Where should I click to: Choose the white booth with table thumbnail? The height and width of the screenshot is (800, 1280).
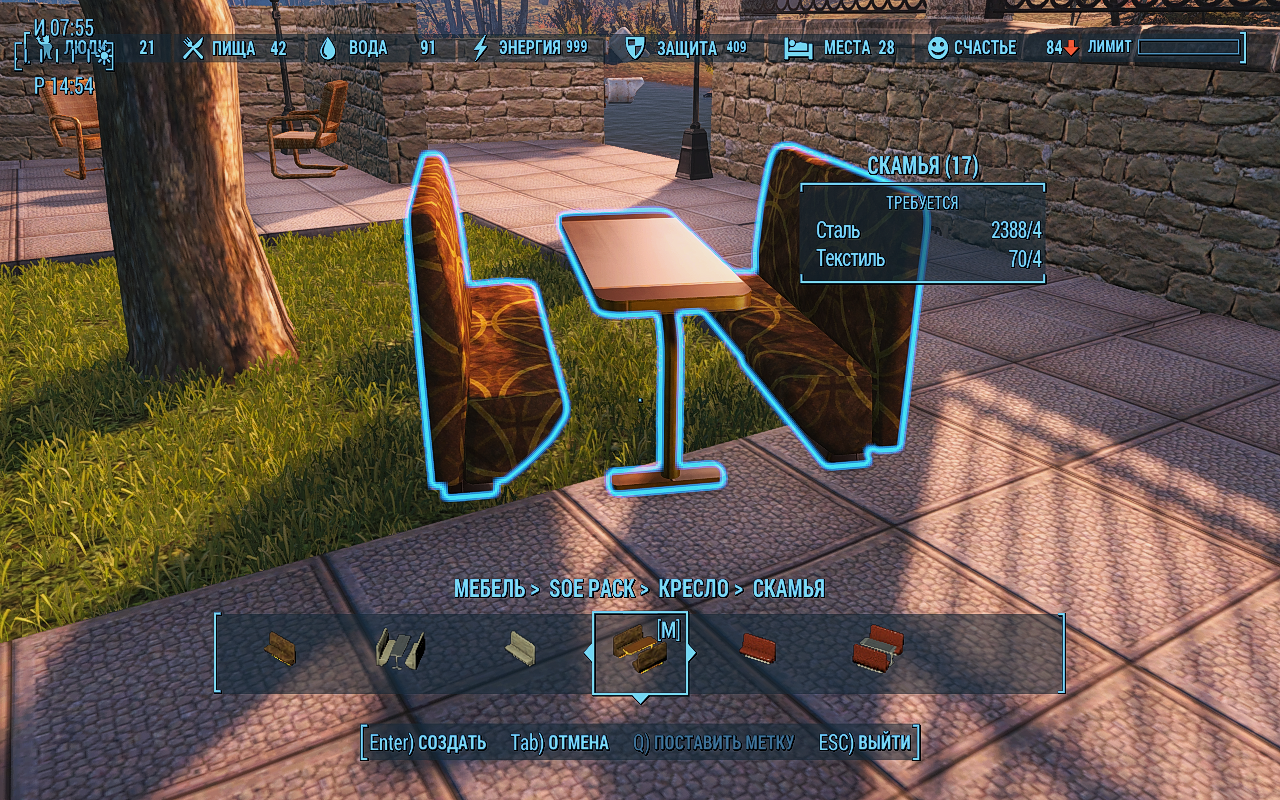[x=399, y=648]
